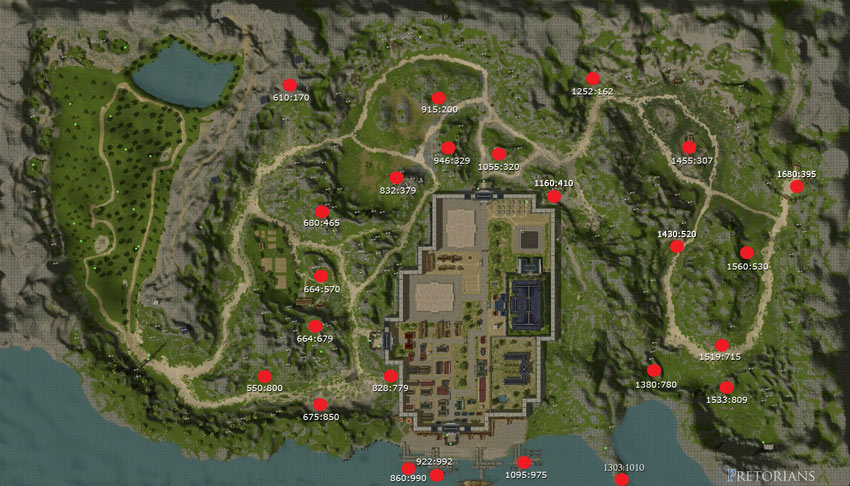Click the marker labeled 1380:780

[x=654, y=371]
